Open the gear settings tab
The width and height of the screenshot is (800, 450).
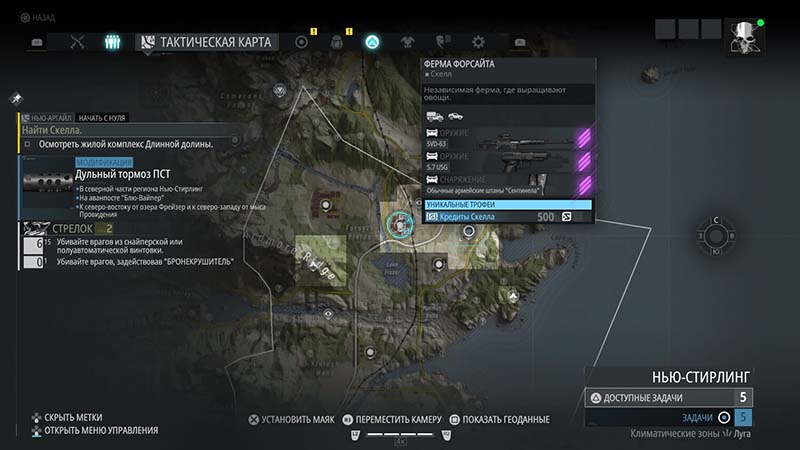(x=478, y=42)
